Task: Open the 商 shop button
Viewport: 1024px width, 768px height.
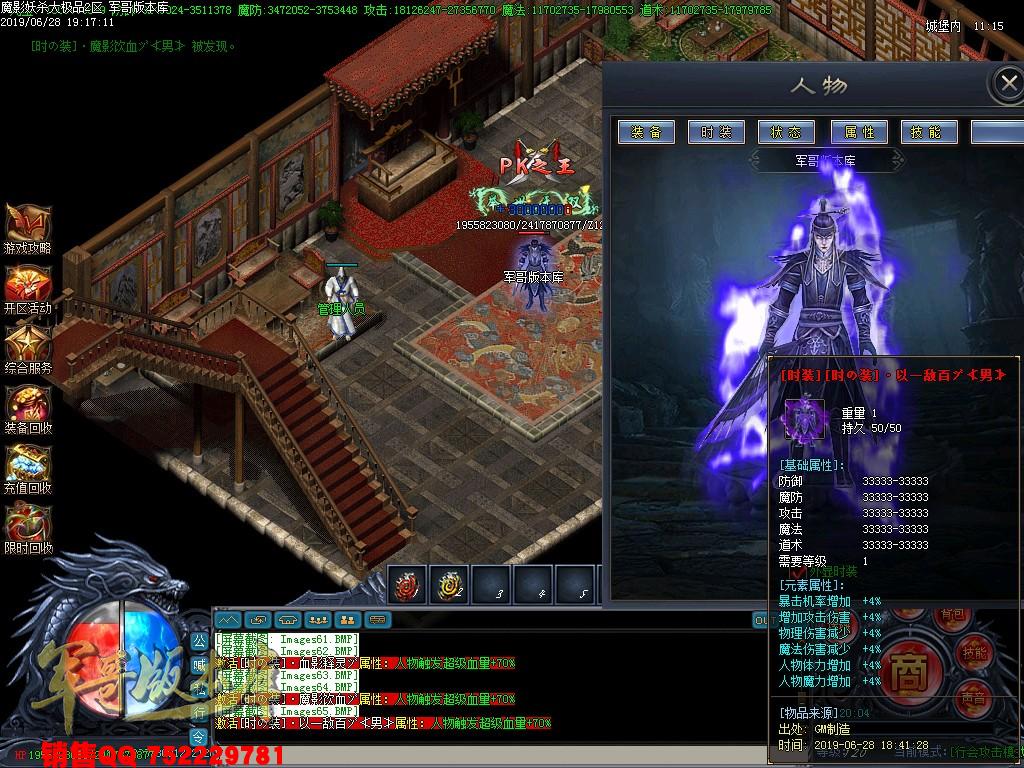Action: tap(909, 667)
